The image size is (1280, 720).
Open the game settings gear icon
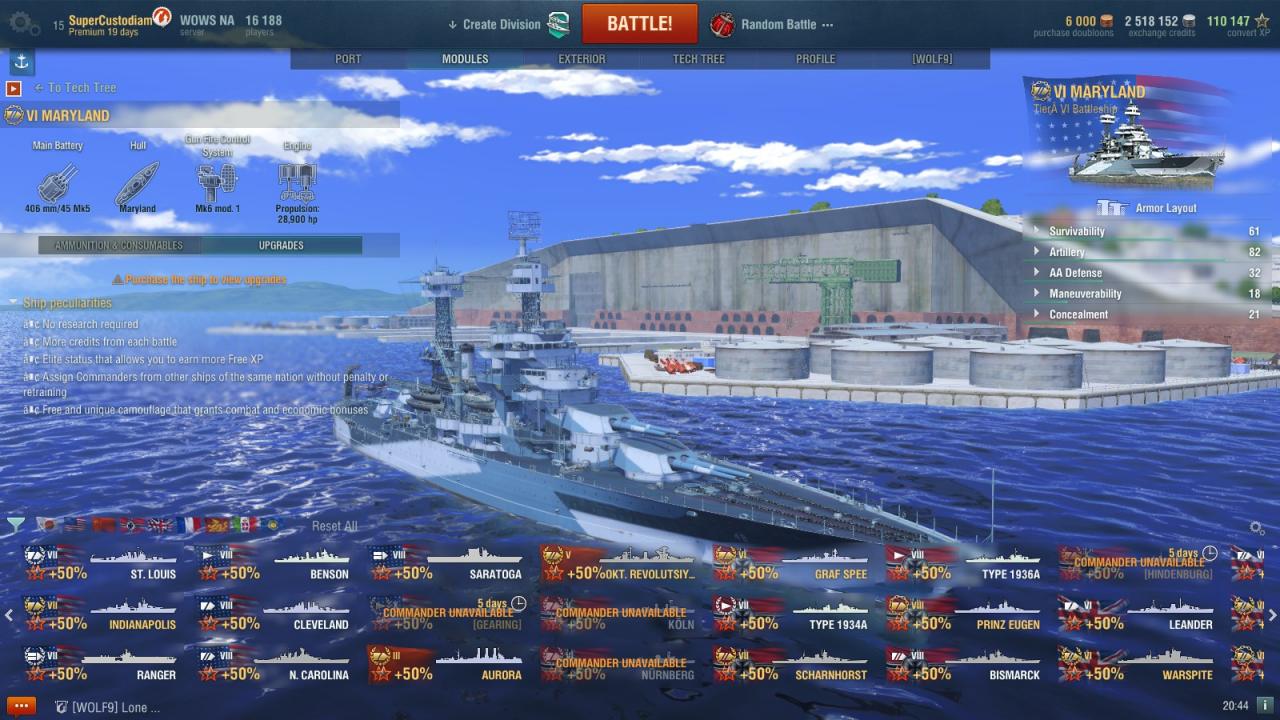point(24,21)
